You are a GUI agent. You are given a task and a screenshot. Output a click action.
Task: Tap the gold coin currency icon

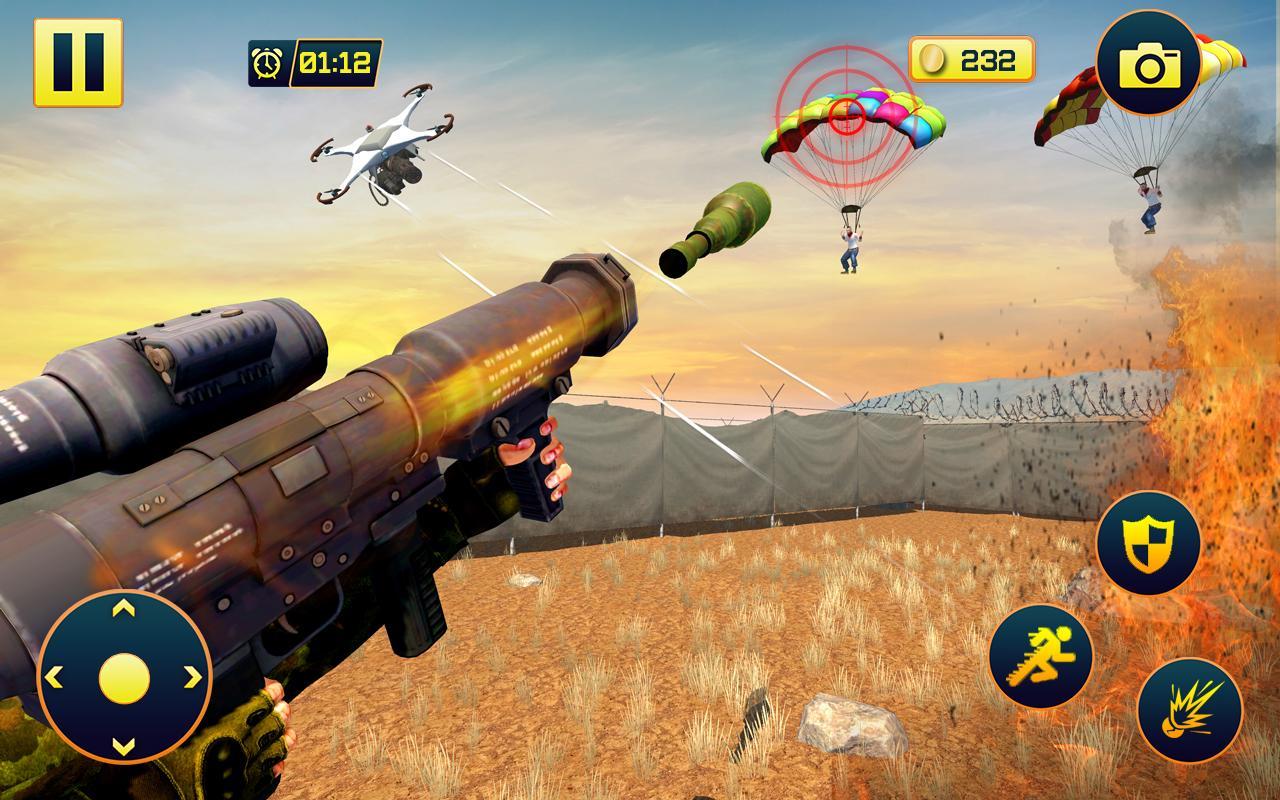pos(933,58)
